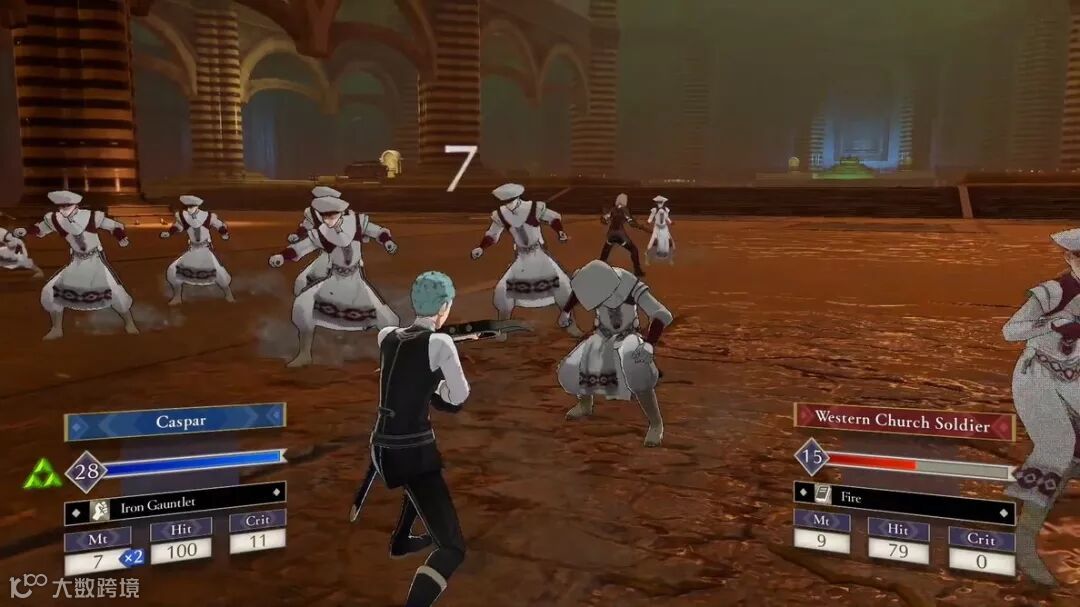Screen dimensions: 1080x607
Task: Click the green triangle advantage icon
Action: (x=42, y=474)
